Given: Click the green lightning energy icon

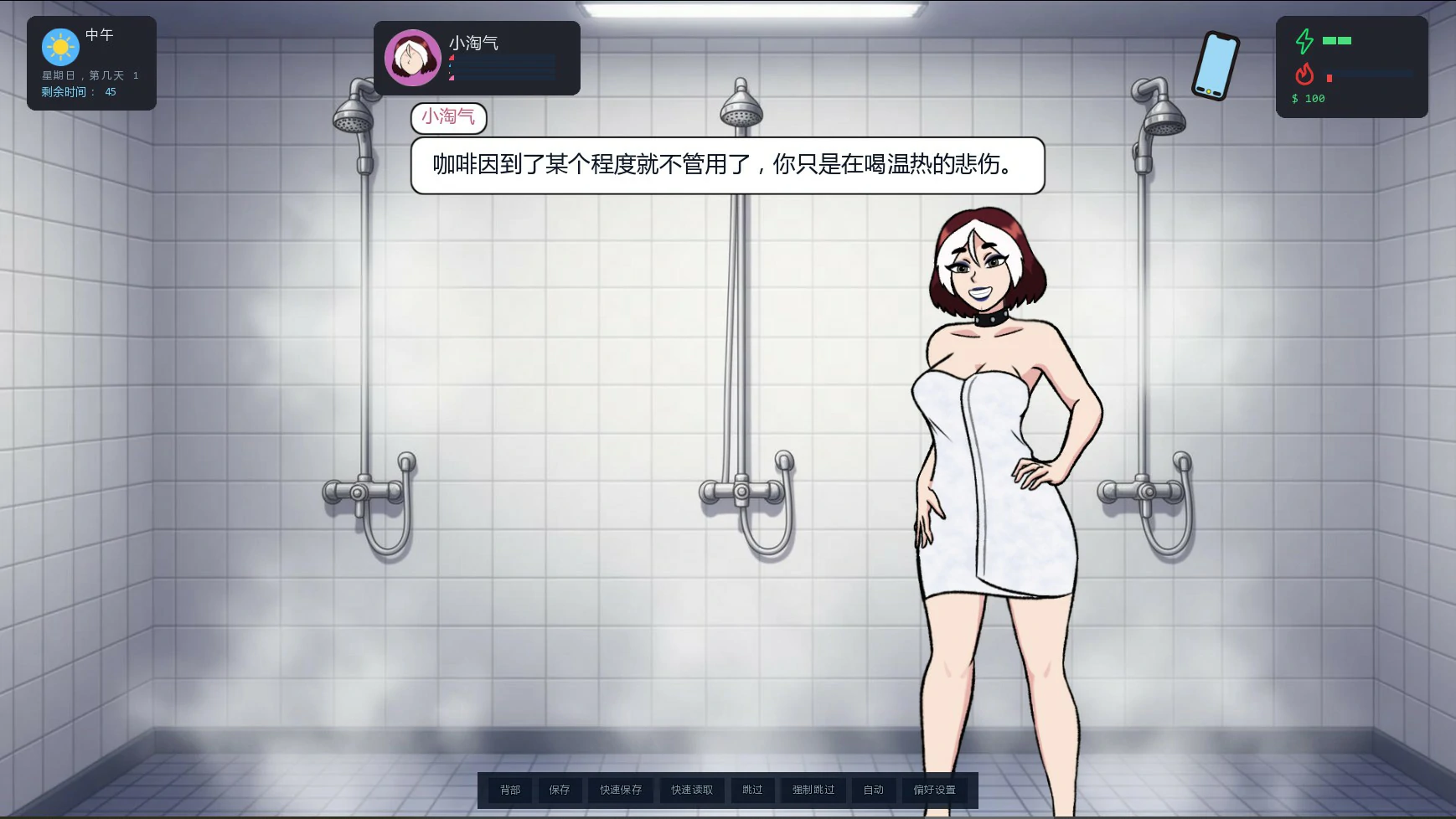Looking at the screenshot, I should click(1304, 39).
